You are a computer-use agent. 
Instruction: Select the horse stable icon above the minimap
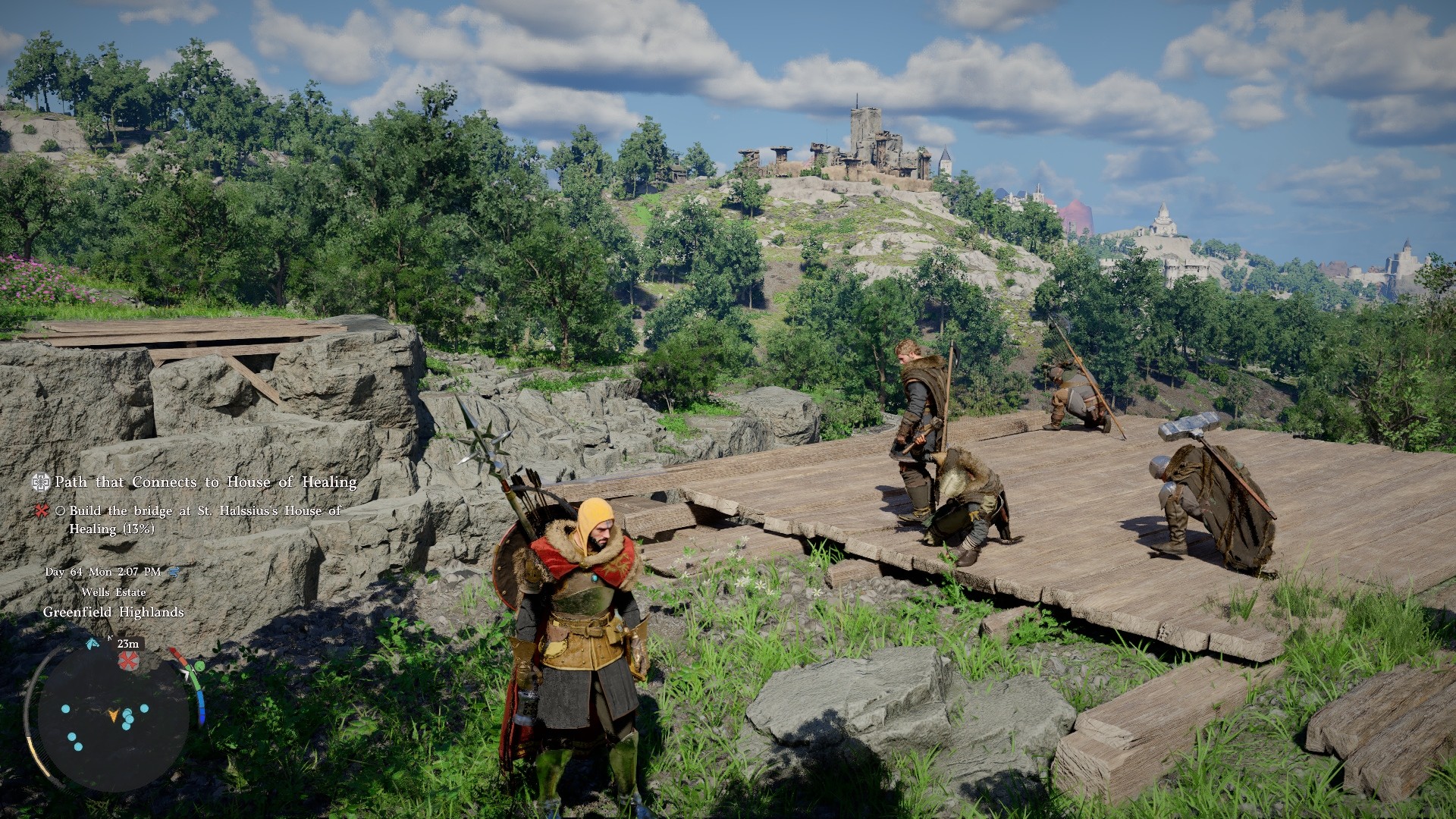pyautogui.click(x=92, y=645)
